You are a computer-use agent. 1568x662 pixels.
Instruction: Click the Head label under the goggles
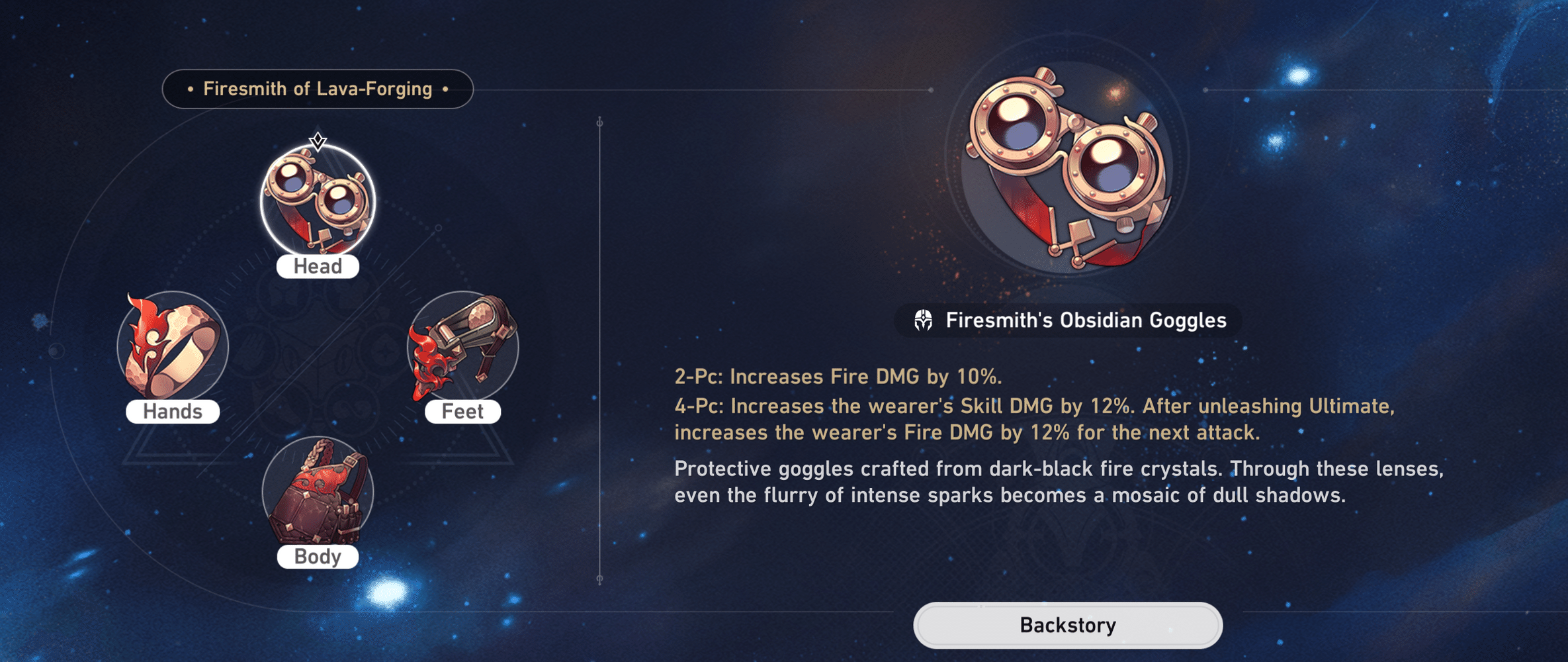[x=318, y=267]
